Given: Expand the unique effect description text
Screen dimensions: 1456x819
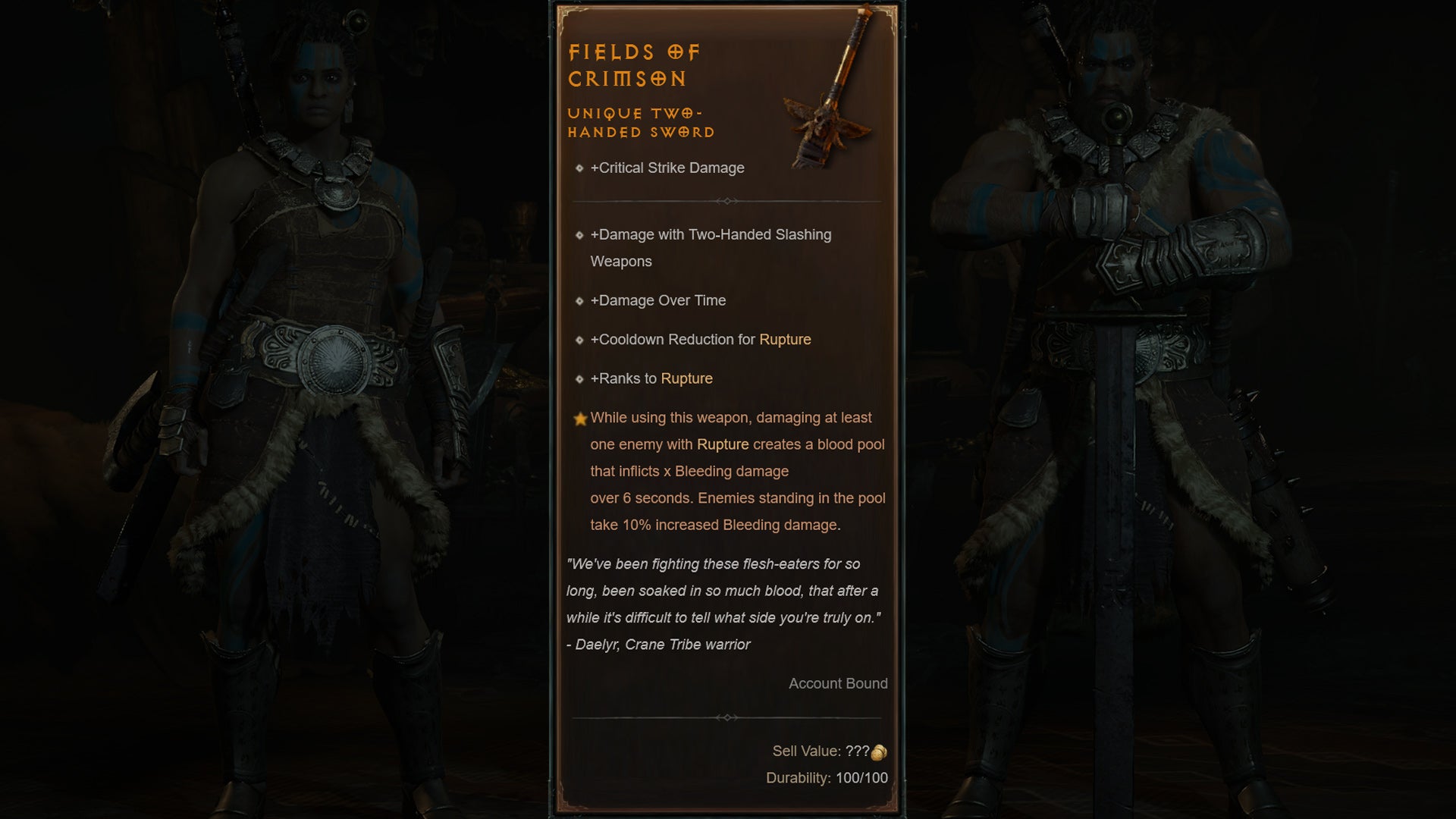Looking at the screenshot, I should pyautogui.click(x=732, y=470).
